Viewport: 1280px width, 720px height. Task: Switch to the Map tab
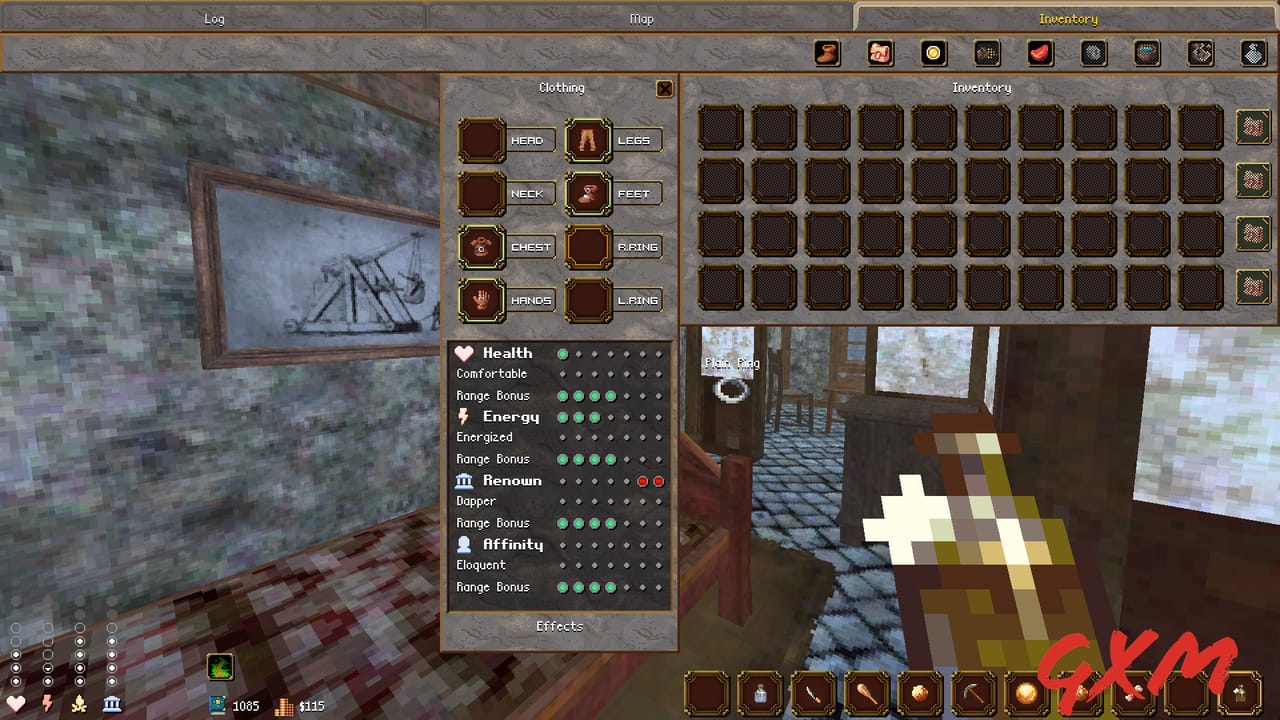pos(642,18)
